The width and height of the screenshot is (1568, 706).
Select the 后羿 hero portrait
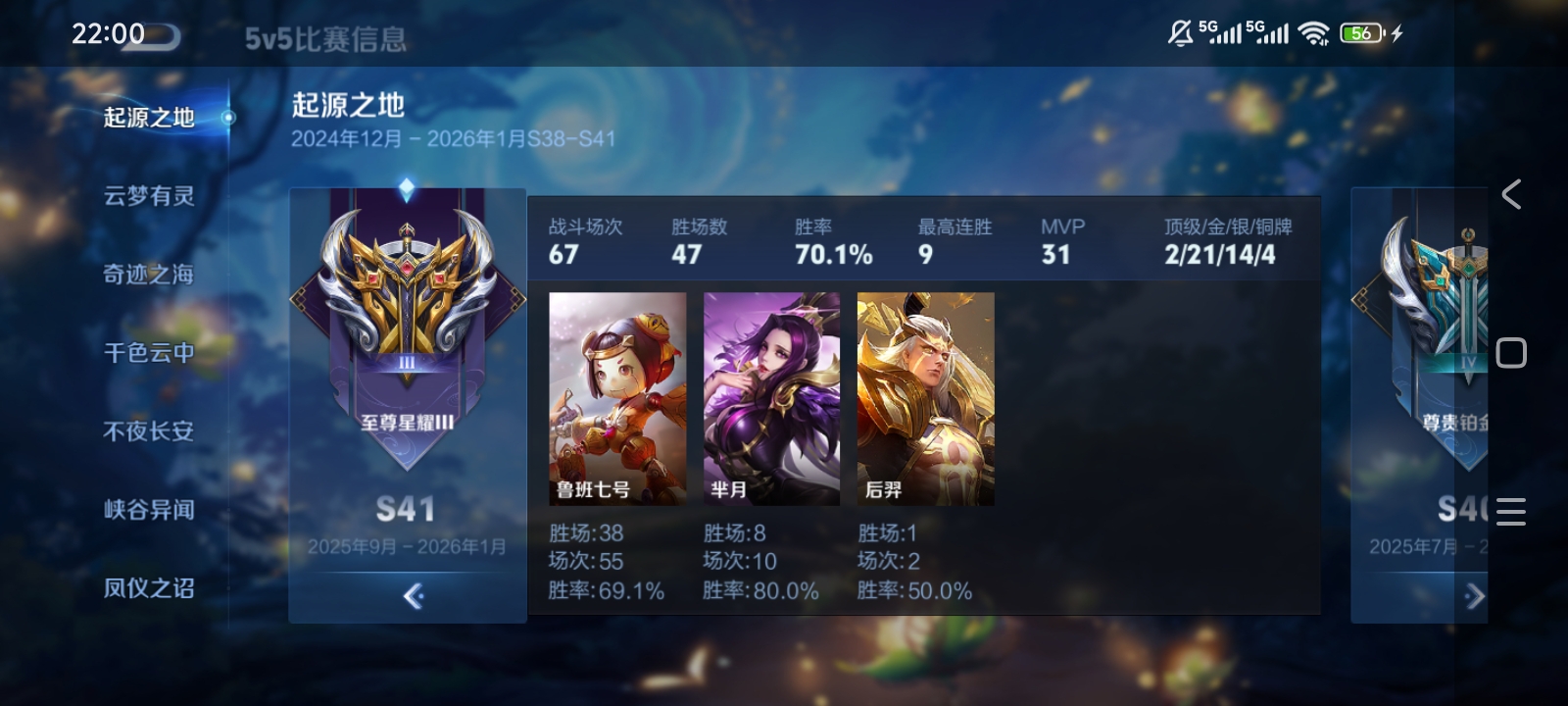(925, 399)
